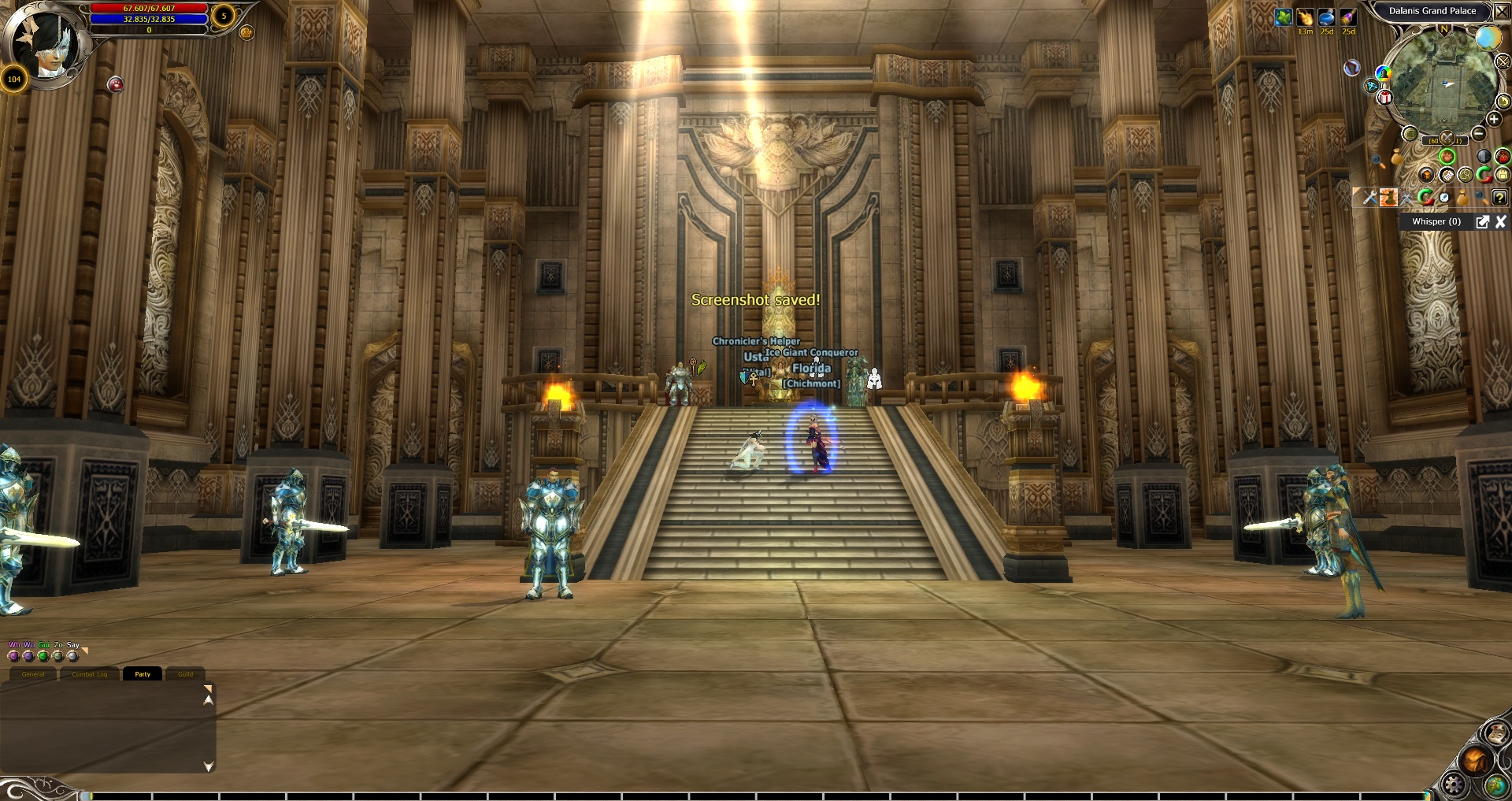Click the gift box icon beside minimap

click(1384, 98)
